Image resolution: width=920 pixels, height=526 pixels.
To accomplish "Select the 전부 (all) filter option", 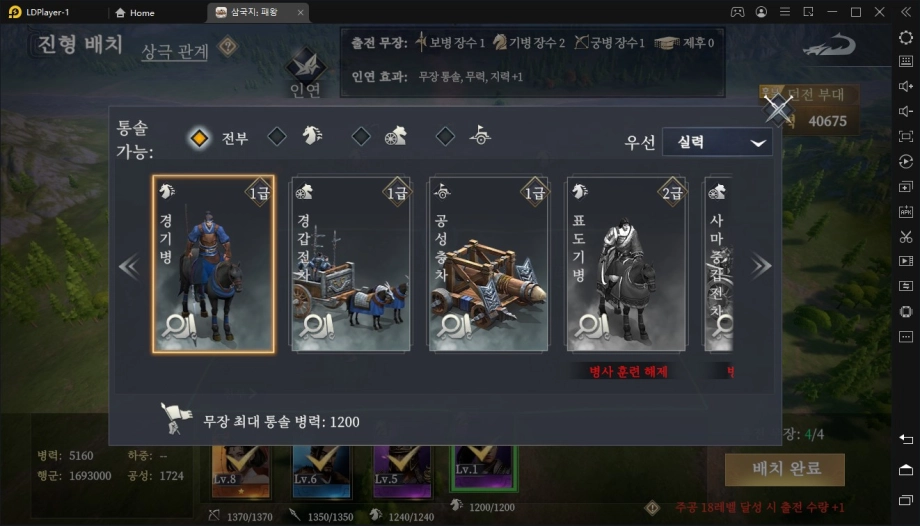I will (200, 137).
